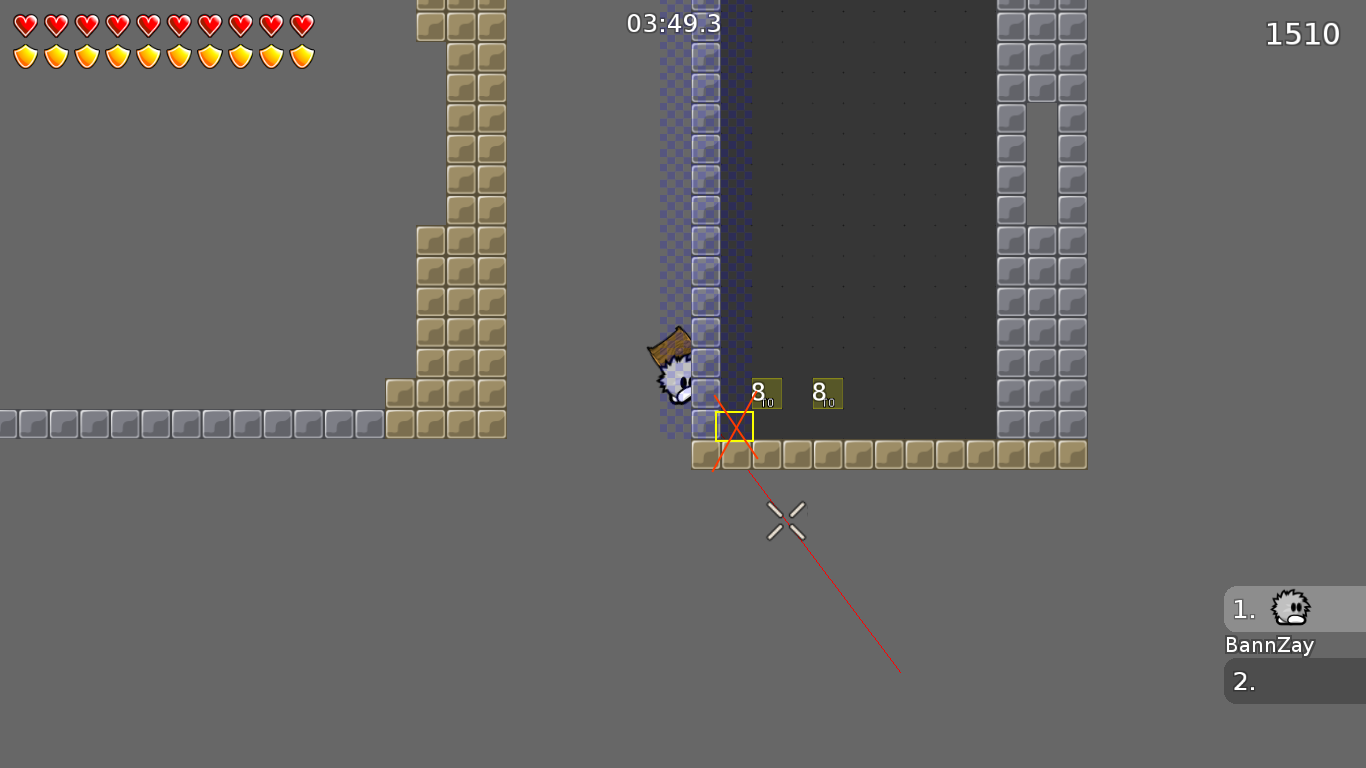Screen dimensions: 1366x768
Task: Click the fuzzy player character wearing a hat
Action: (673, 375)
